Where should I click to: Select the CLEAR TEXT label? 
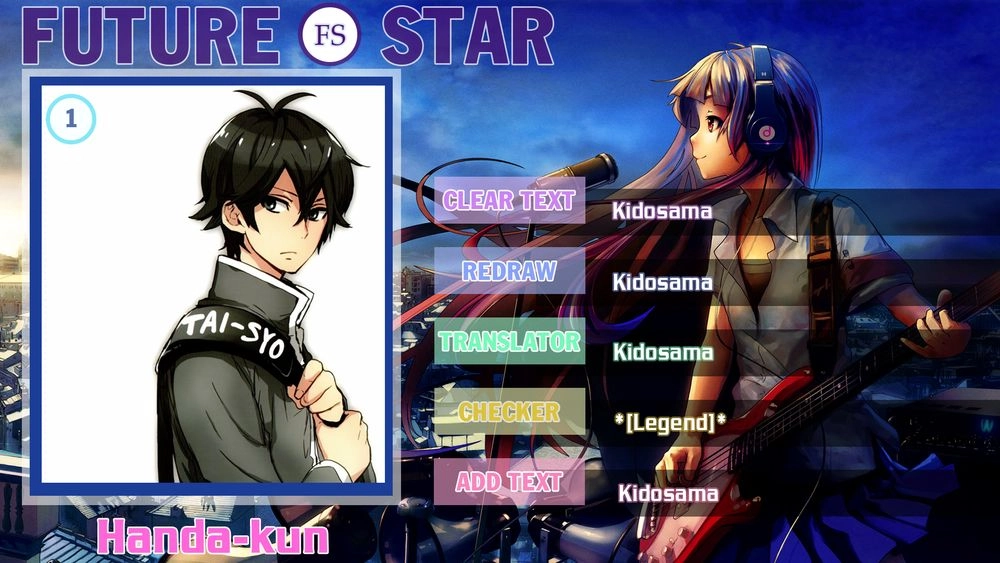click(509, 201)
